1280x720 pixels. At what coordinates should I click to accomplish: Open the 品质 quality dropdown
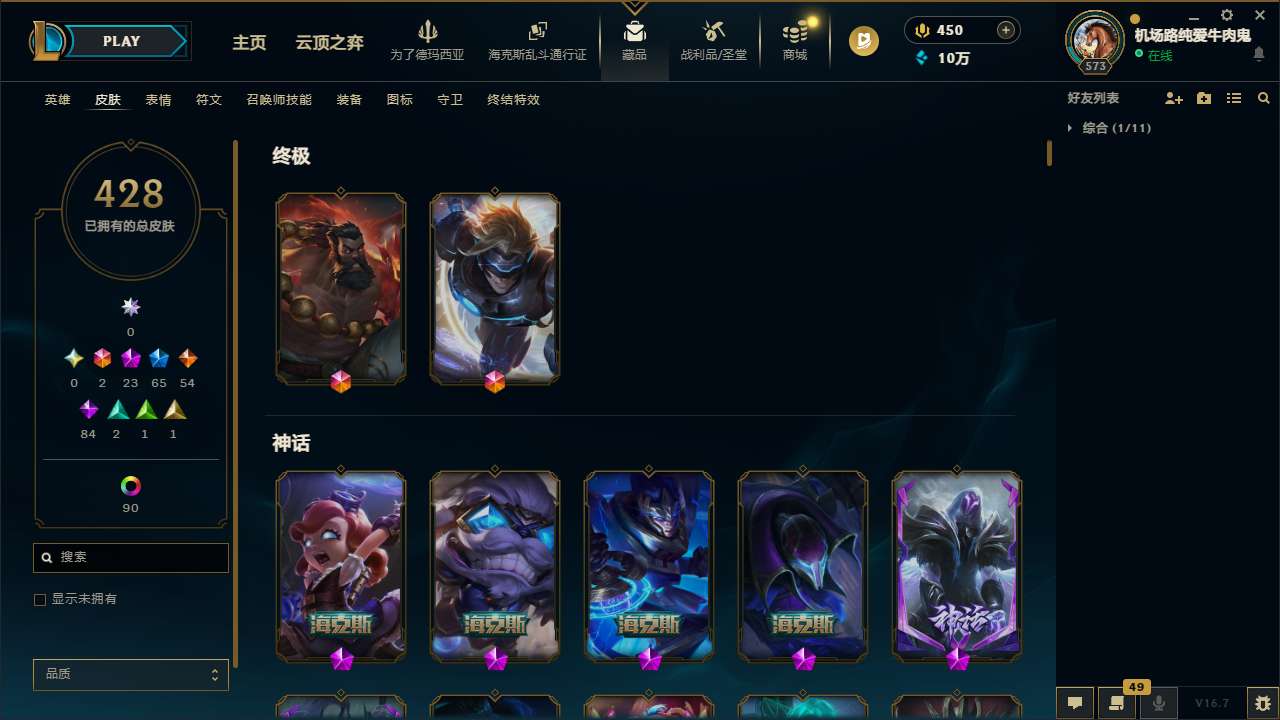coord(130,674)
